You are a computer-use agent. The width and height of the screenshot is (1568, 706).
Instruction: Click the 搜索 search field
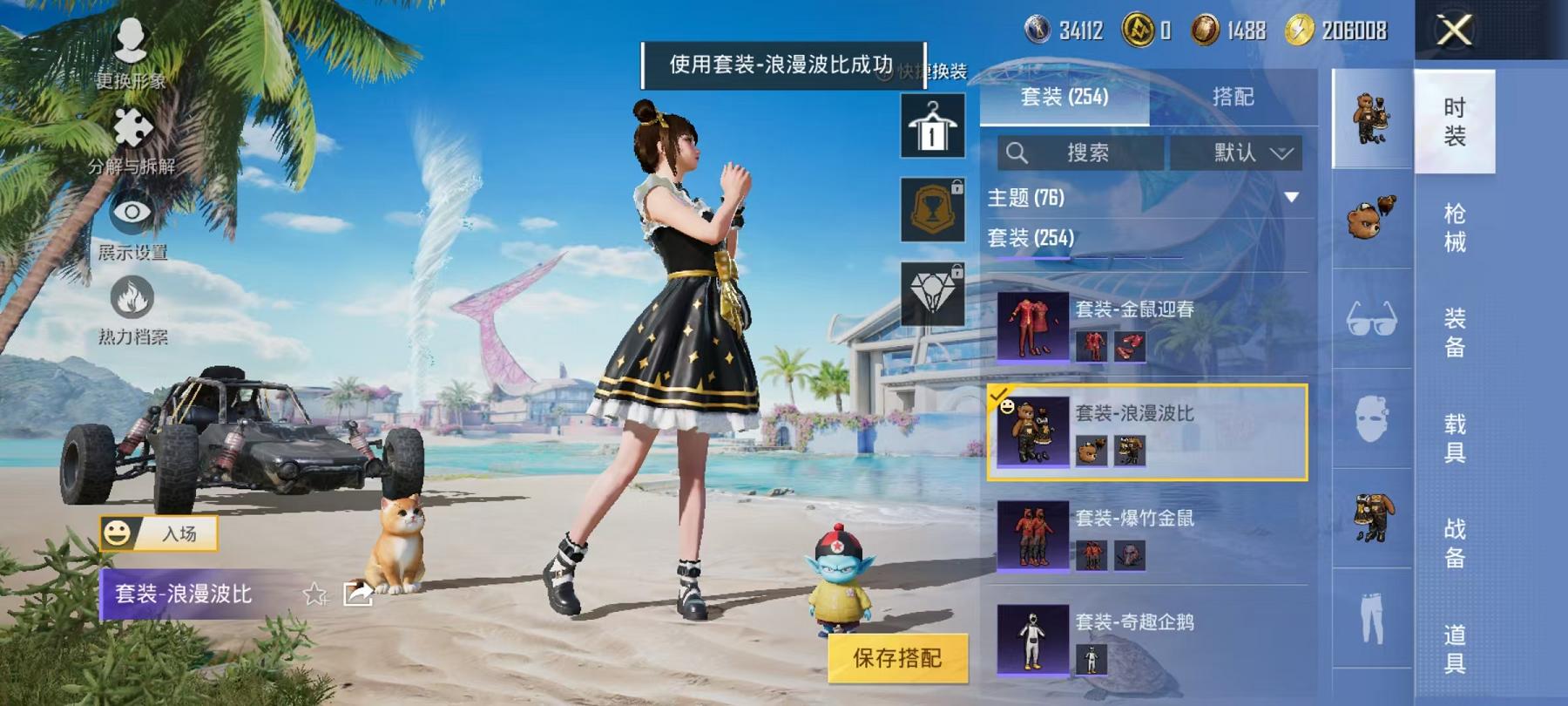tap(1080, 153)
